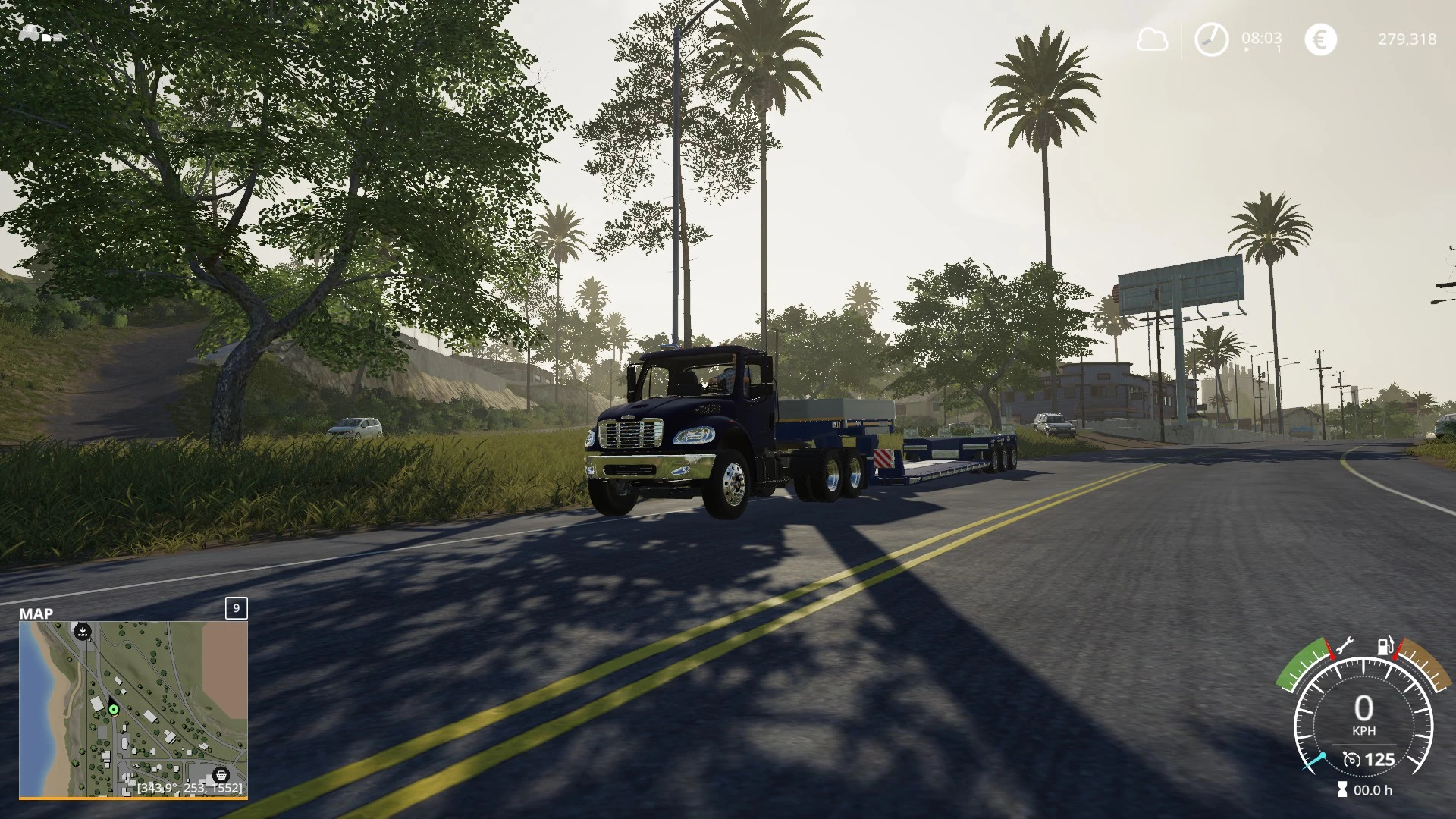The width and height of the screenshot is (1456, 819).
Task: Click the truck vehicle schema icon
Action: (38, 34)
